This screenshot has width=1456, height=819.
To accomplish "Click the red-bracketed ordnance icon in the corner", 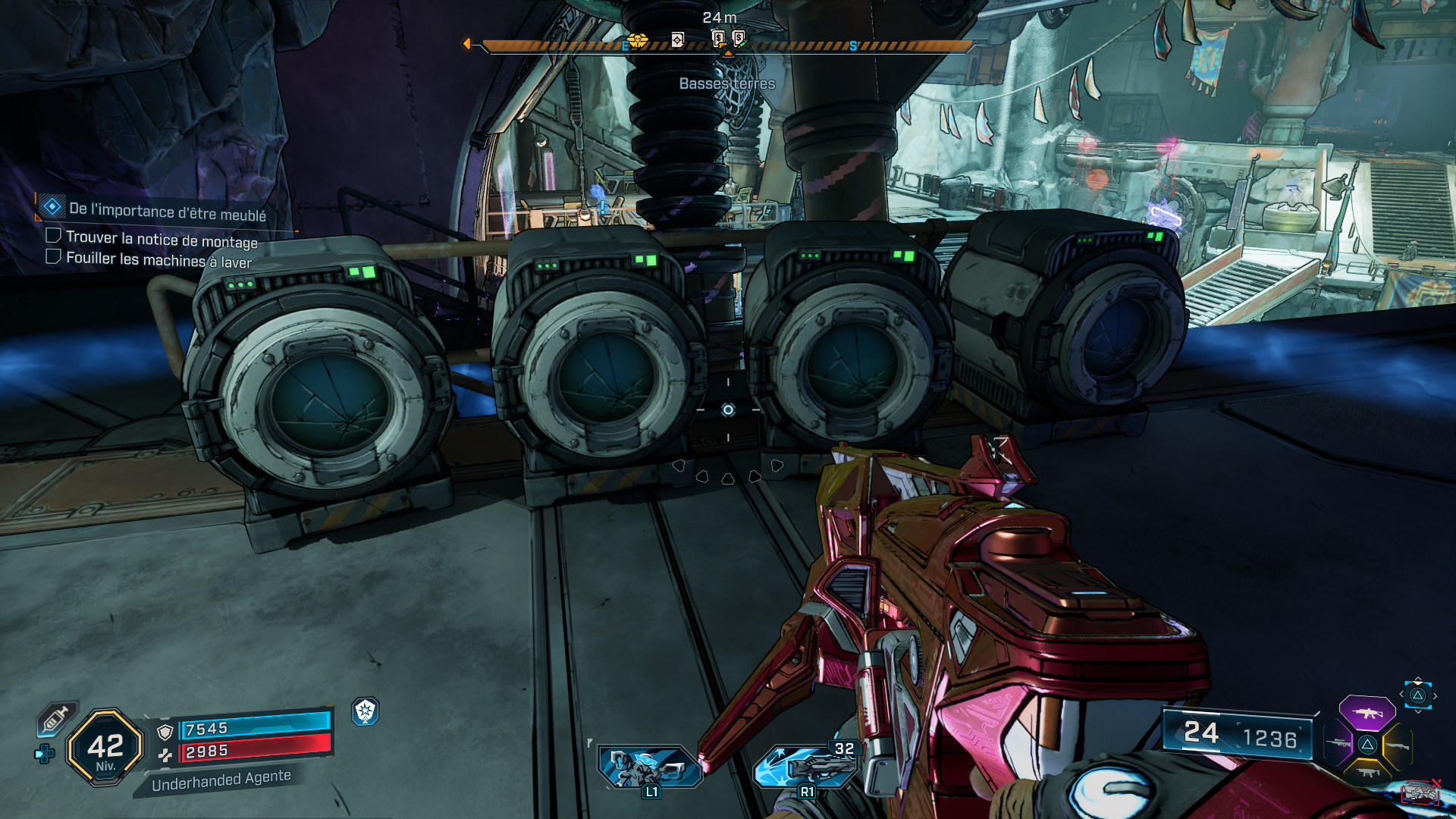I will click(1420, 792).
